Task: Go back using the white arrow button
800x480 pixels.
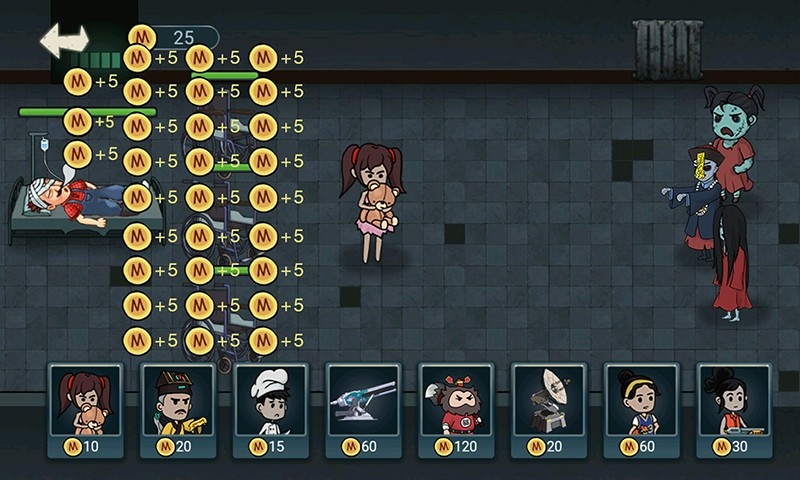Action: pos(63,40)
